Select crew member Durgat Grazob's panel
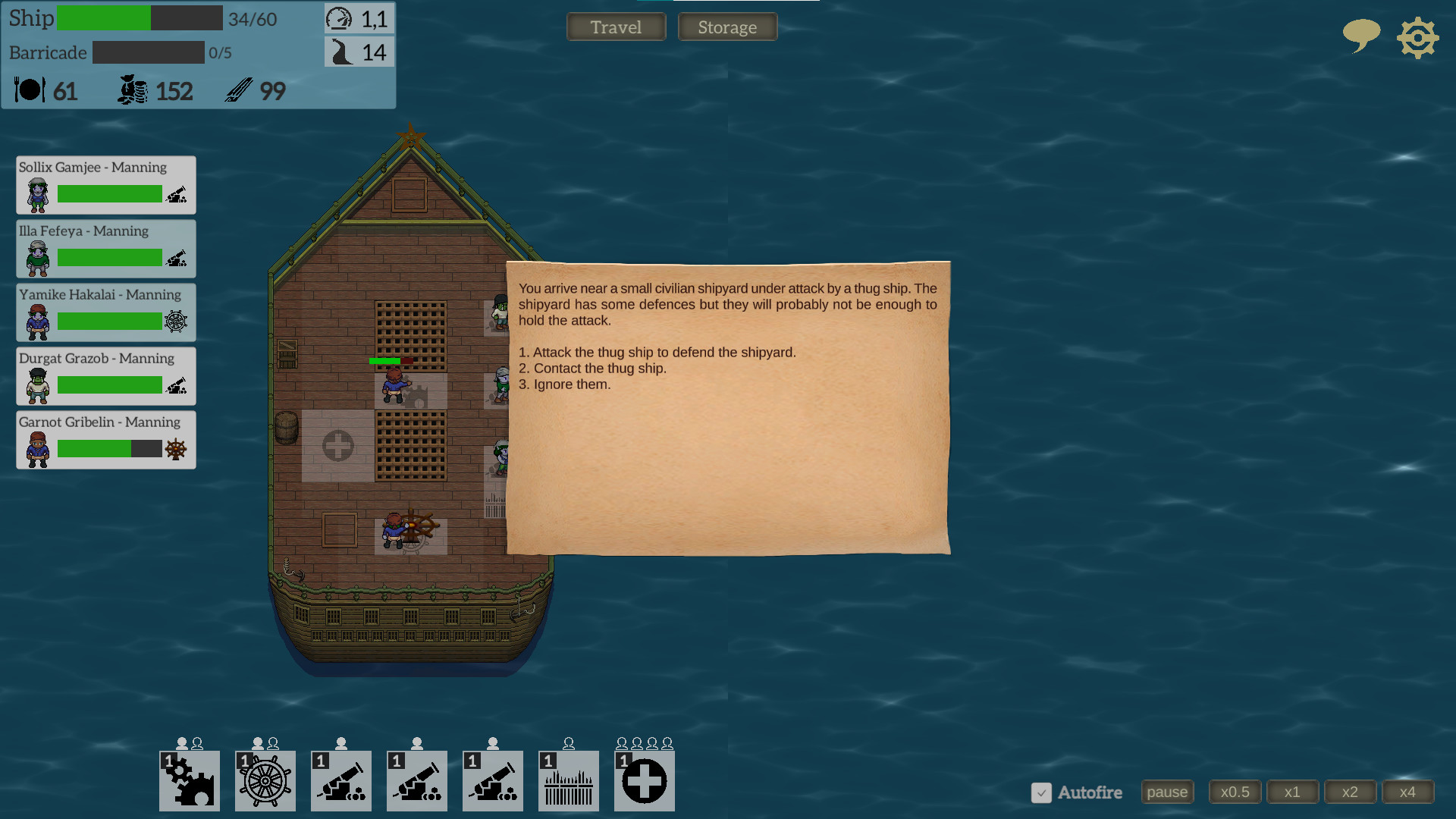 point(105,375)
